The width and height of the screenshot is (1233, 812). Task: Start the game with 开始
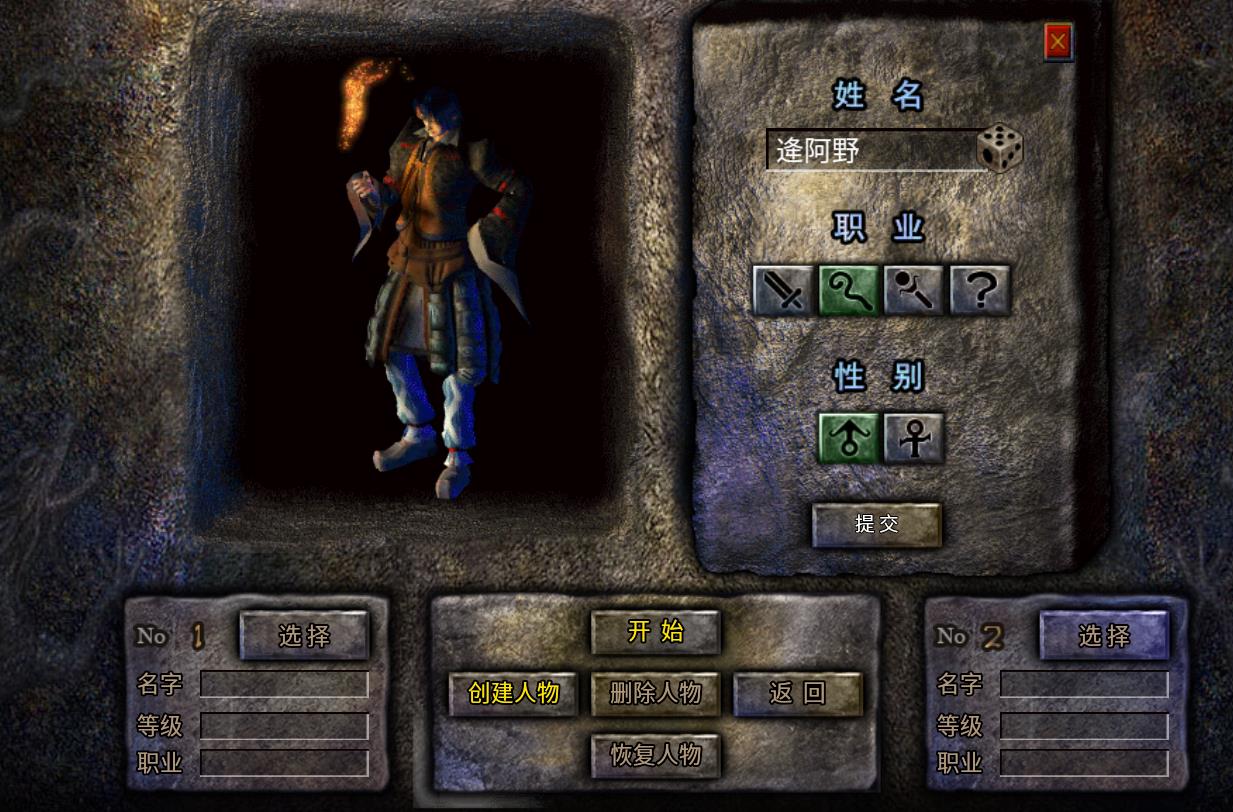[x=656, y=632]
